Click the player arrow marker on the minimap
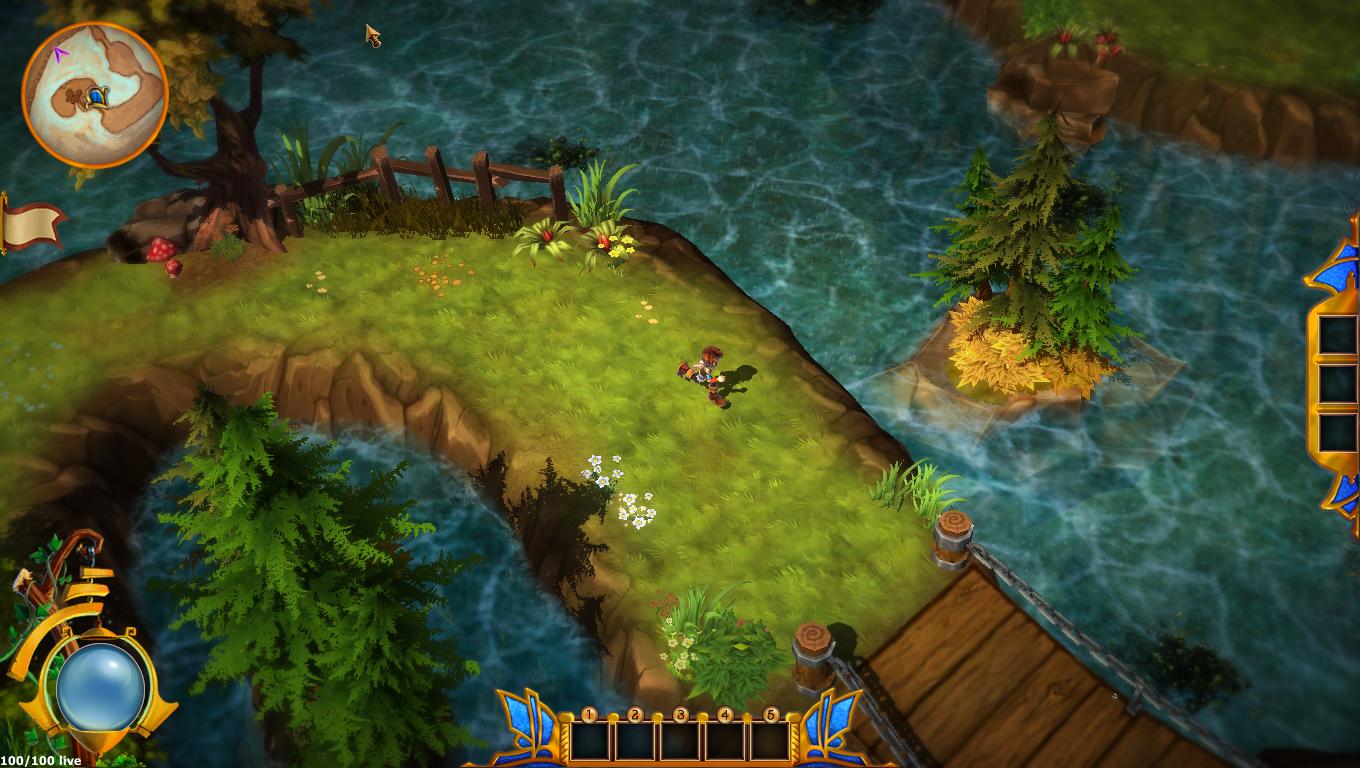Viewport: 1360px width, 768px height. click(62, 54)
